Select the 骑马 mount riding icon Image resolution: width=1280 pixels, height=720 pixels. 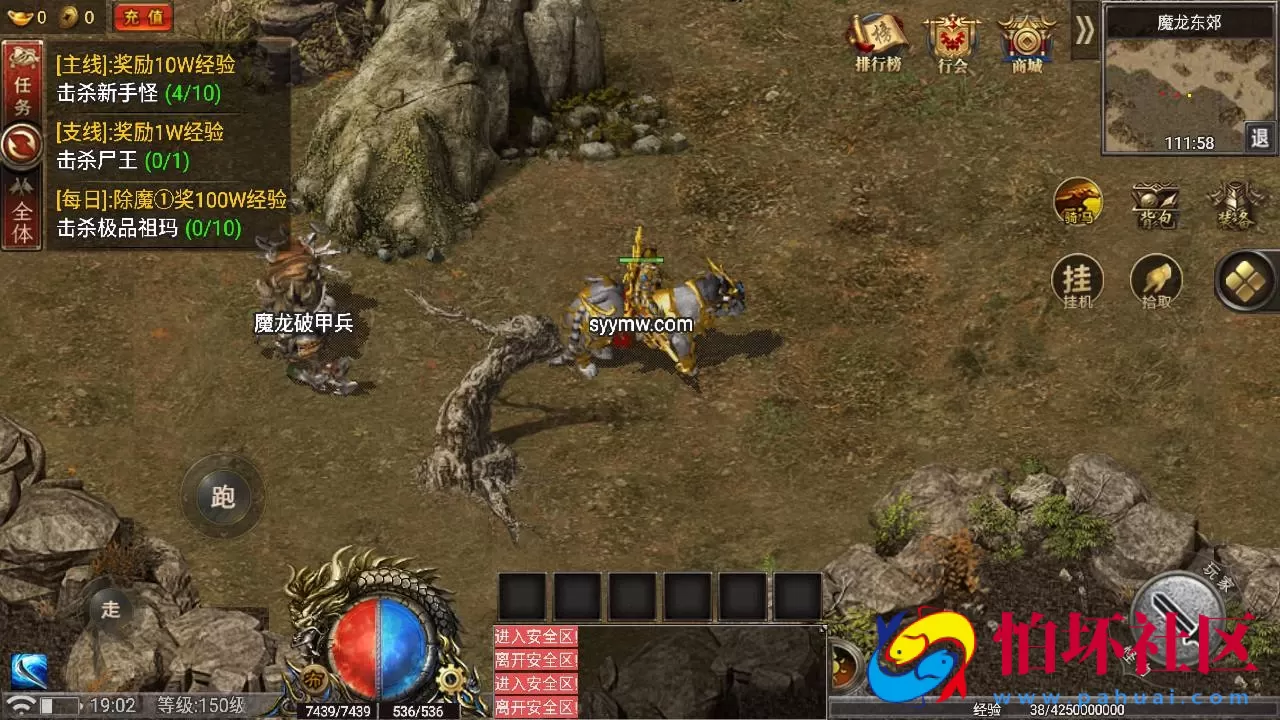[1078, 204]
